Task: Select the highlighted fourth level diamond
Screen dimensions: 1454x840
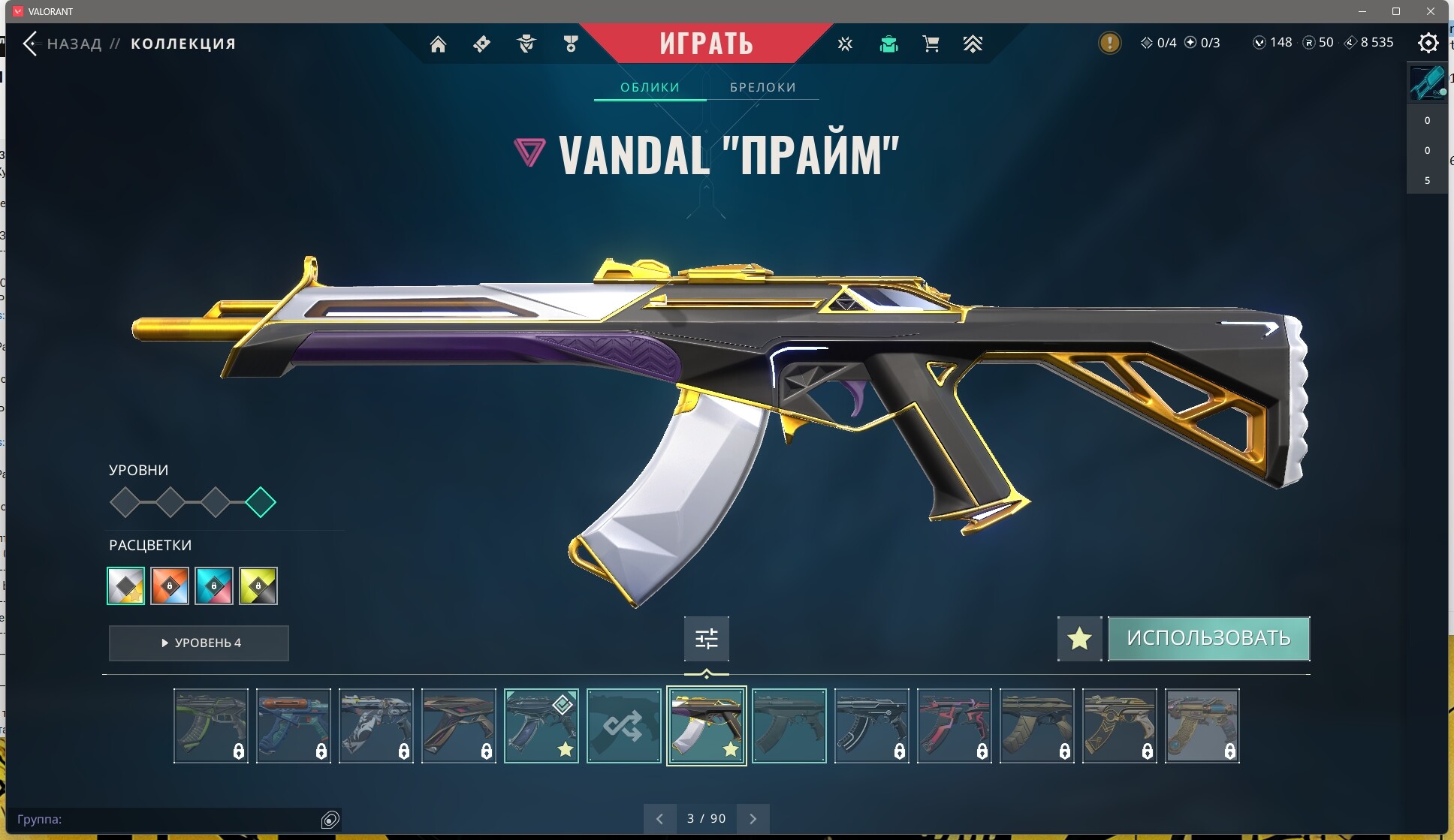Action: coord(261,502)
